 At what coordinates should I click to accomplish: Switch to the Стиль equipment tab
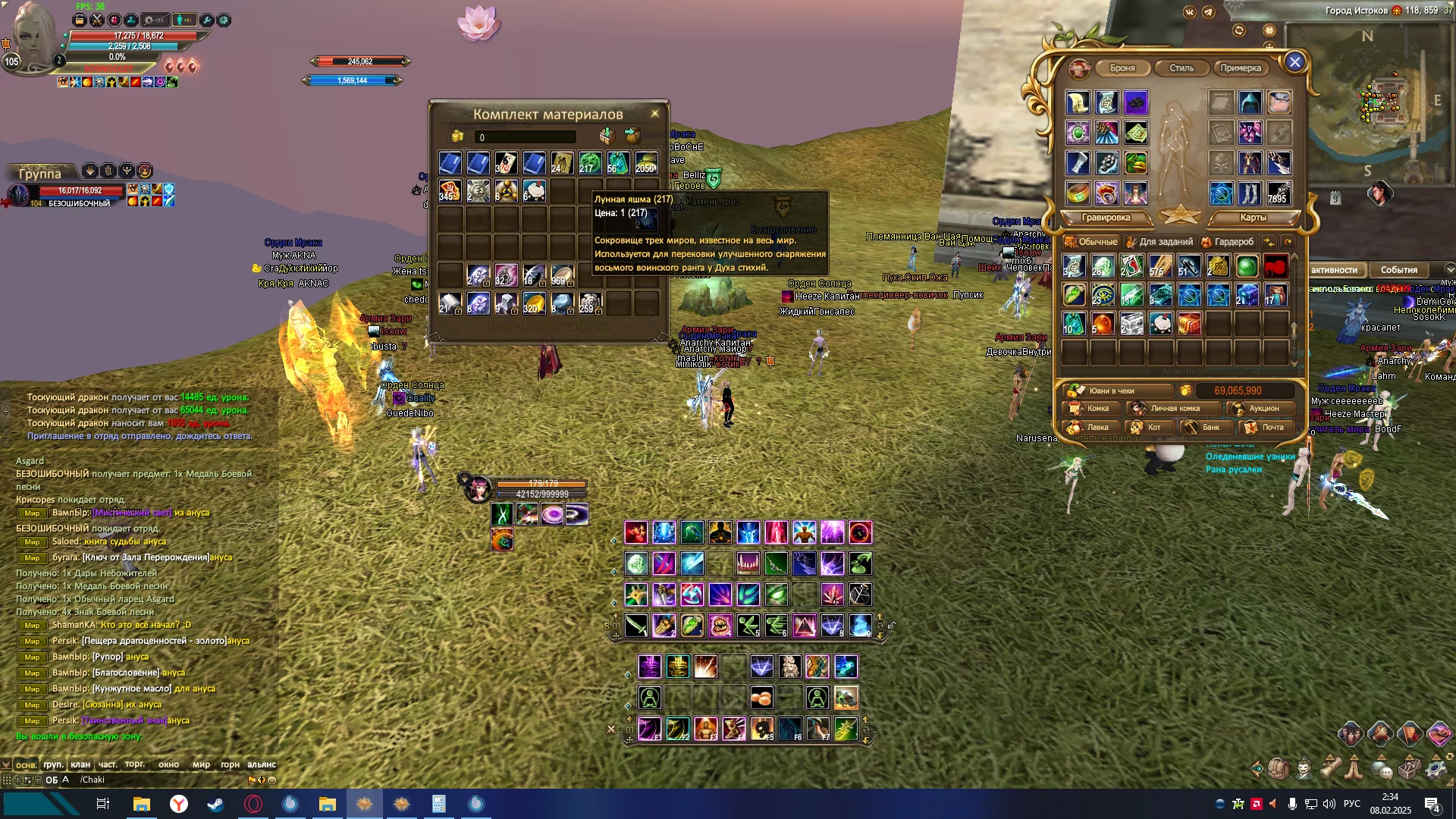point(1181,68)
